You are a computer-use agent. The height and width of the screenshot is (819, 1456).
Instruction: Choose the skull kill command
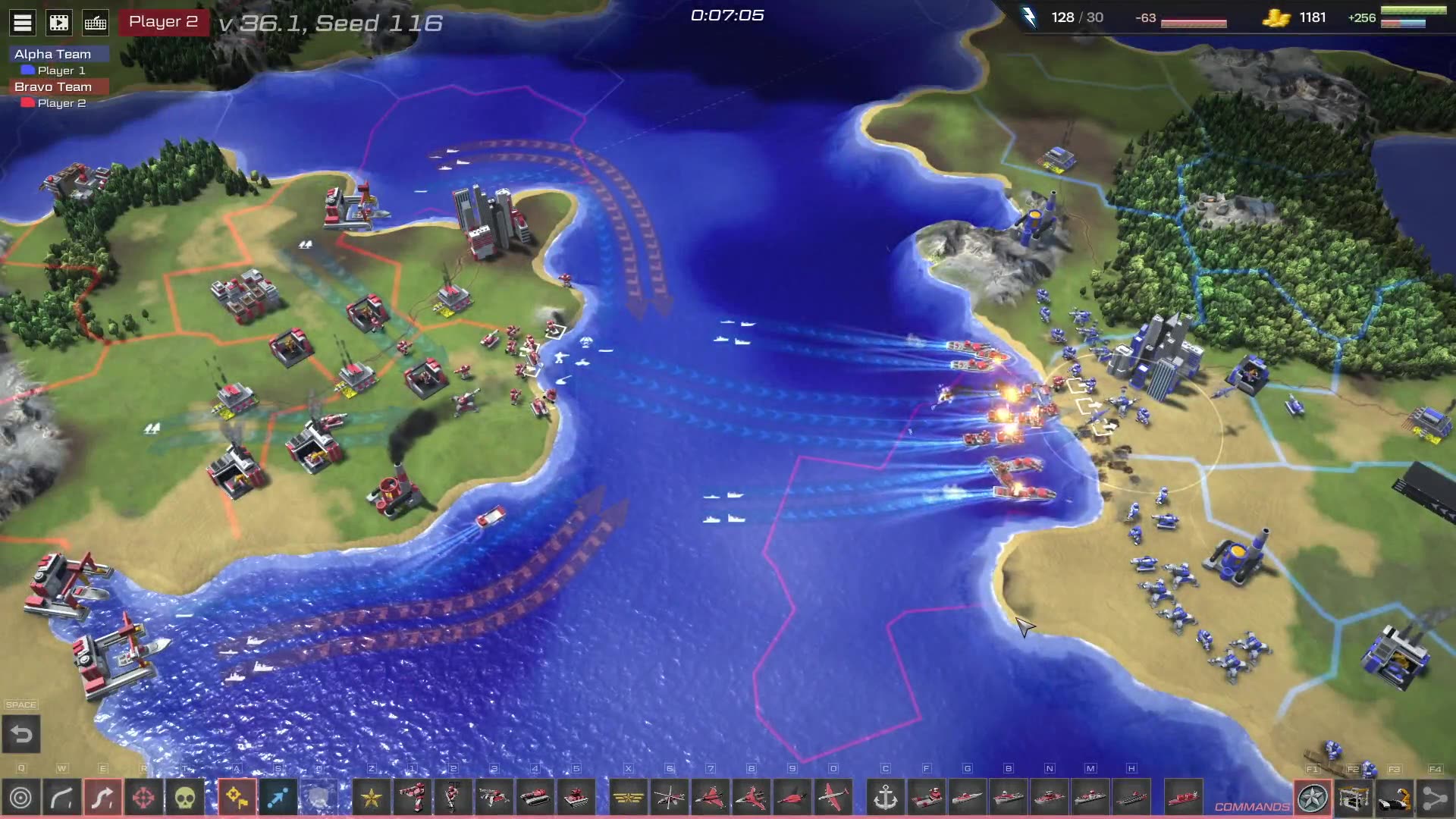tap(185, 798)
